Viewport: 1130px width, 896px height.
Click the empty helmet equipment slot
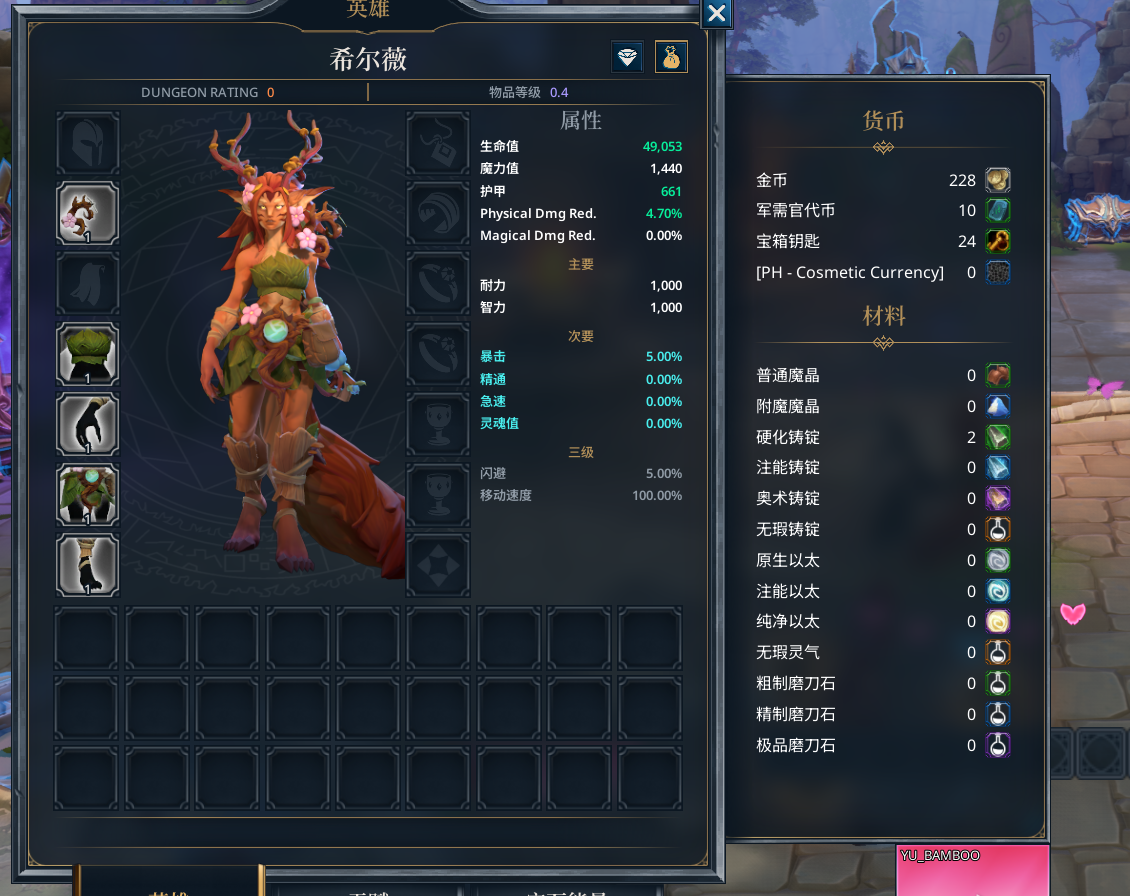point(88,143)
